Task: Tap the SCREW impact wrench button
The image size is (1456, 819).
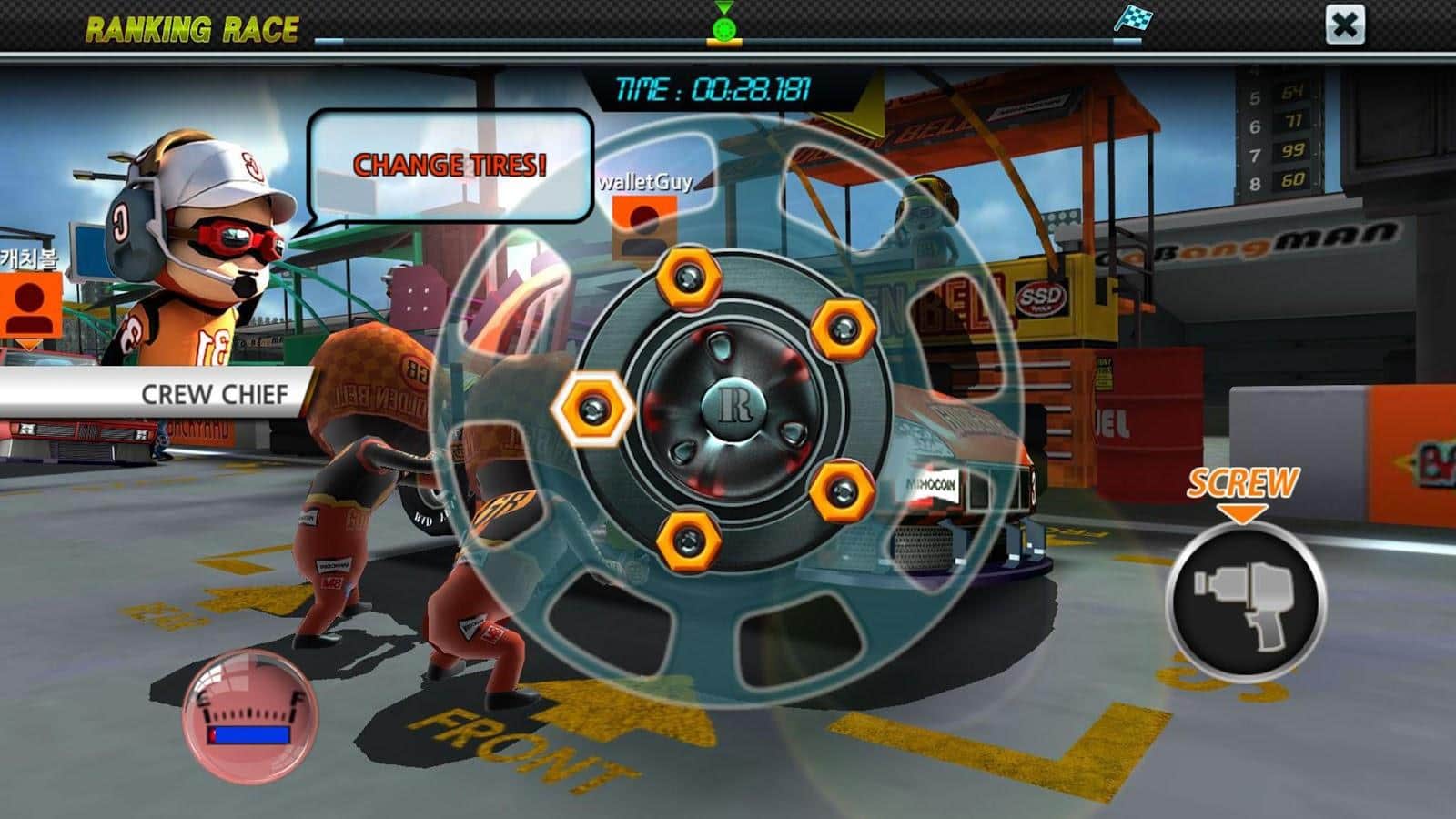Action: coord(1246,602)
